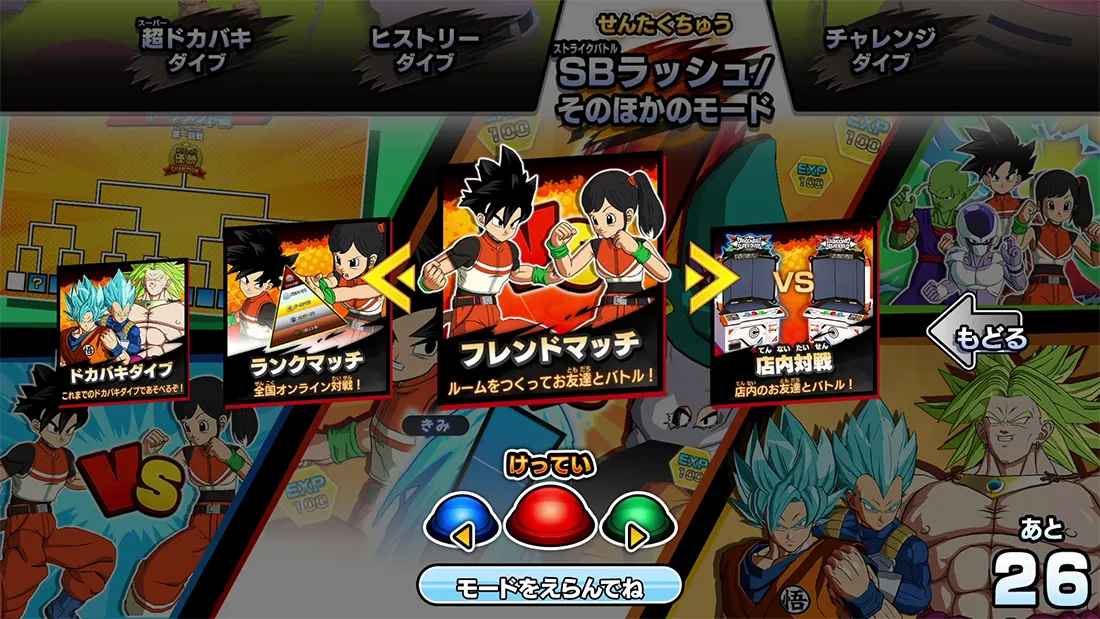
Task: Go back with the もどる arrow
Action: click(x=977, y=338)
